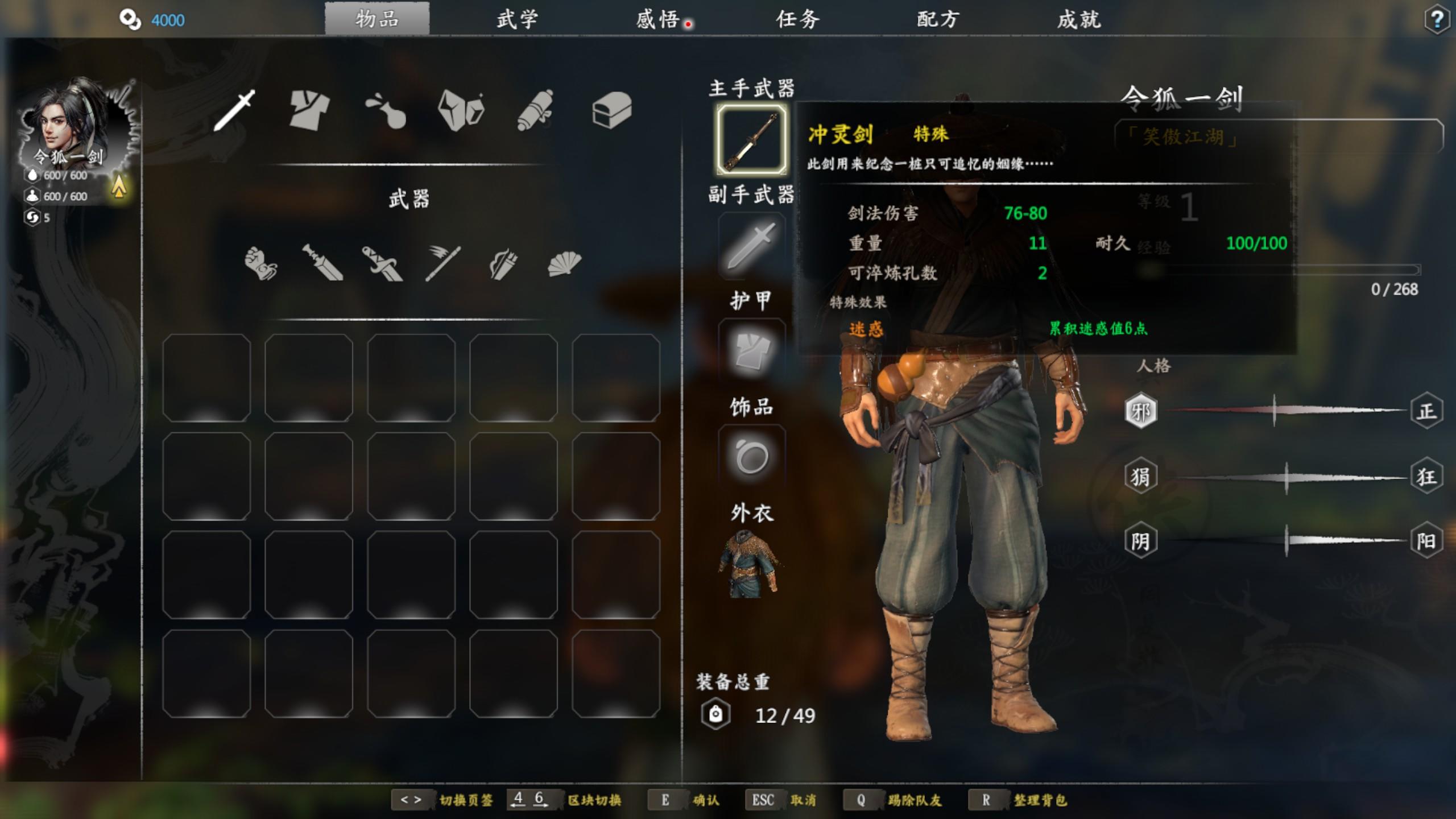Select the gourd consumables category icon
The width and height of the screenshot is (1456, 819).
(x=385, y=110)
